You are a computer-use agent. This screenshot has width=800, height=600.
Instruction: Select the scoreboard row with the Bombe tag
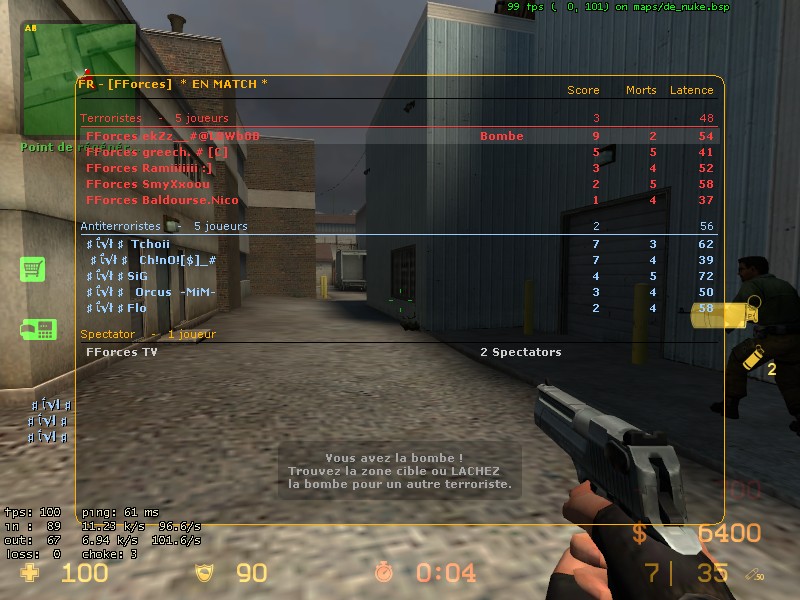[400, 136]
